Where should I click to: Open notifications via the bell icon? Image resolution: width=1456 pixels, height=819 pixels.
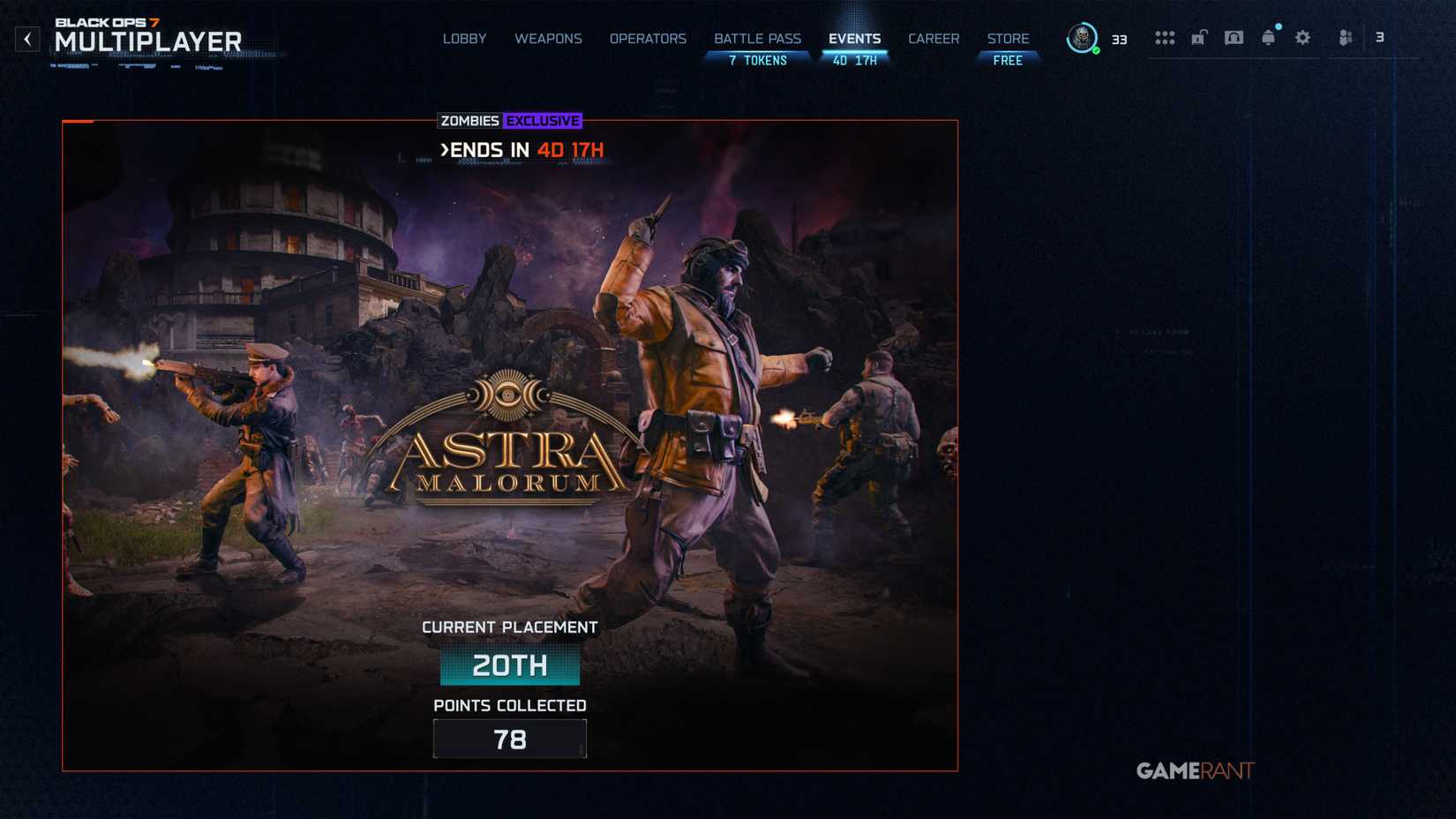click(1268, 37)
